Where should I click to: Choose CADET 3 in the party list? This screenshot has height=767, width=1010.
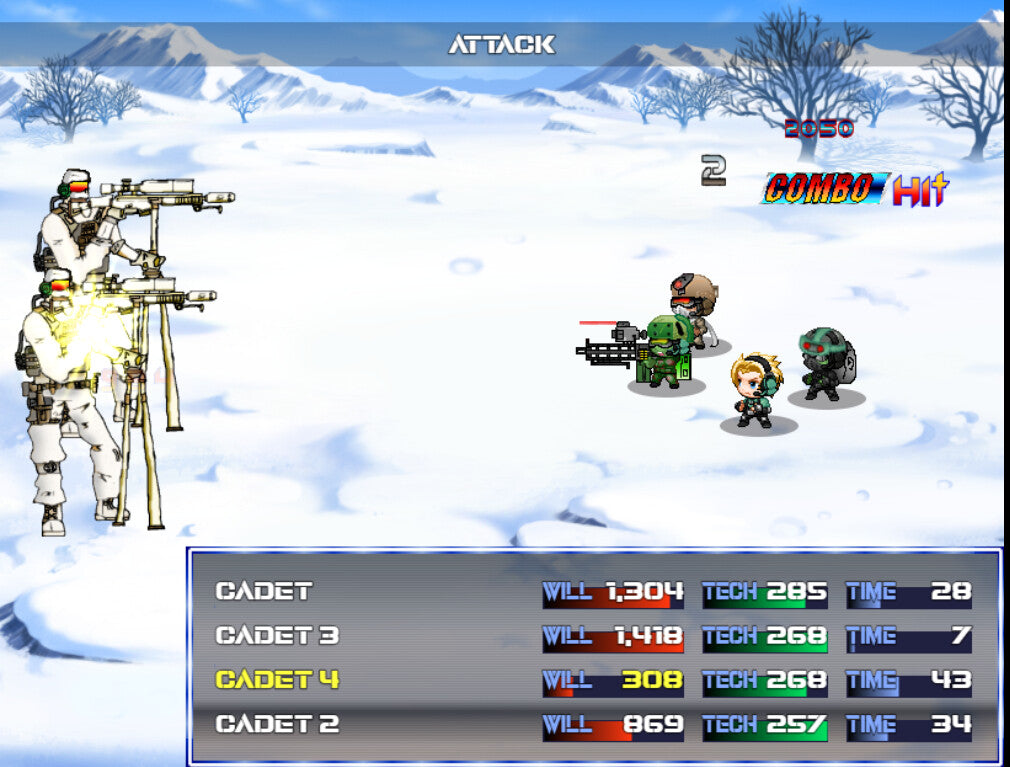[277, 635]
